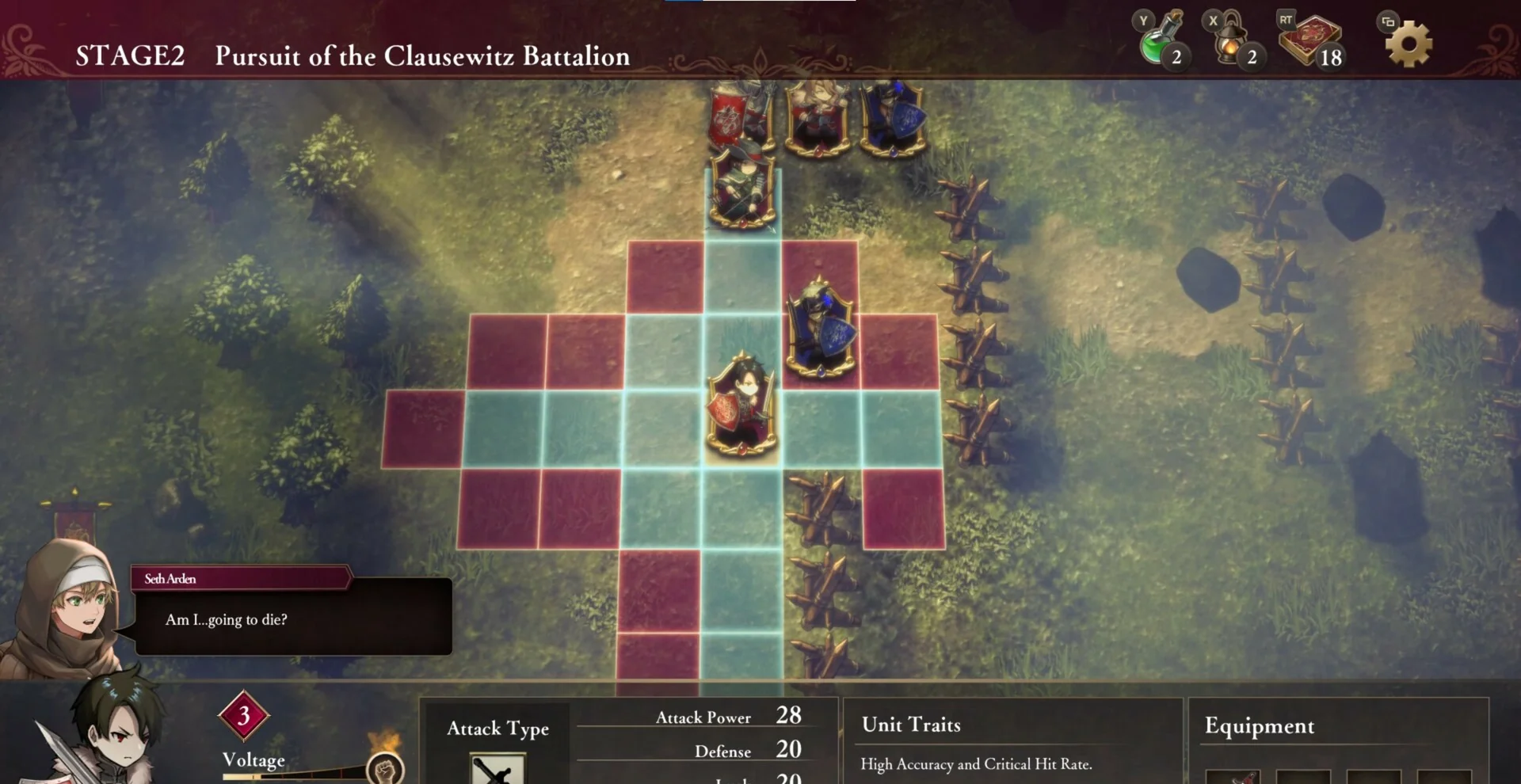Click Seth Arden's dialogue box
Screen dimensions: 1521x784
pos(293,618)
